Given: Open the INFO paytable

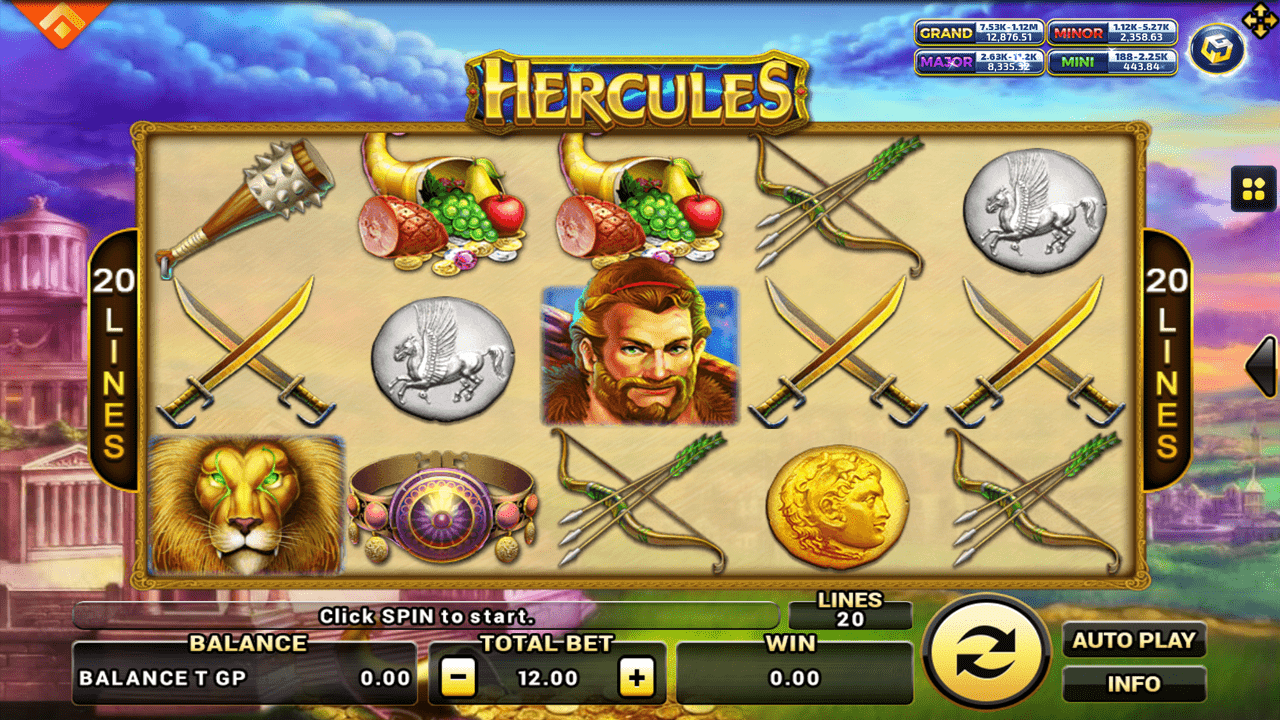Looking at the screenshot, I should 1136,684.
